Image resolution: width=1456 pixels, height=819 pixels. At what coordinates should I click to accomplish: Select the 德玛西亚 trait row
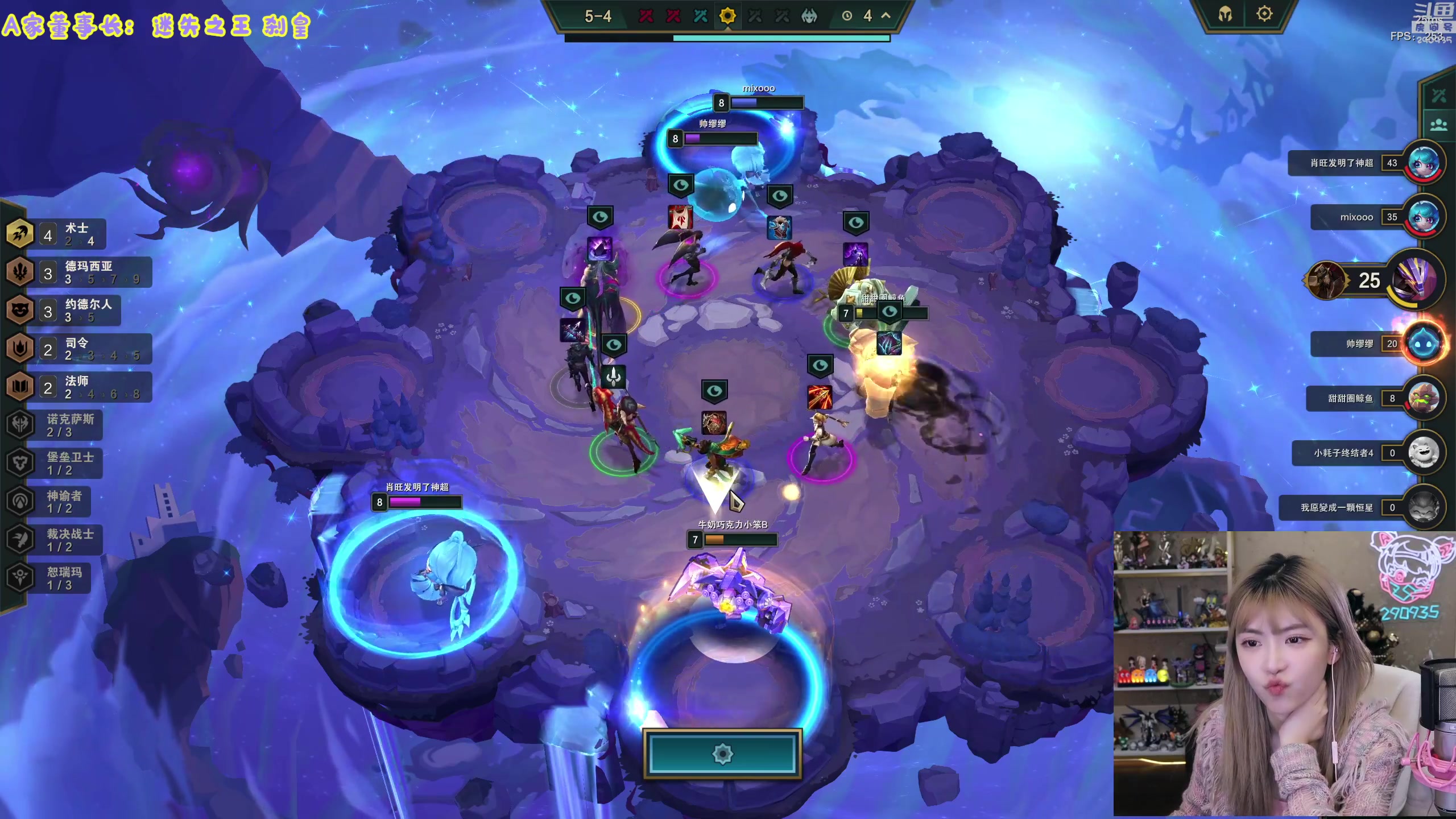(80, 272)
